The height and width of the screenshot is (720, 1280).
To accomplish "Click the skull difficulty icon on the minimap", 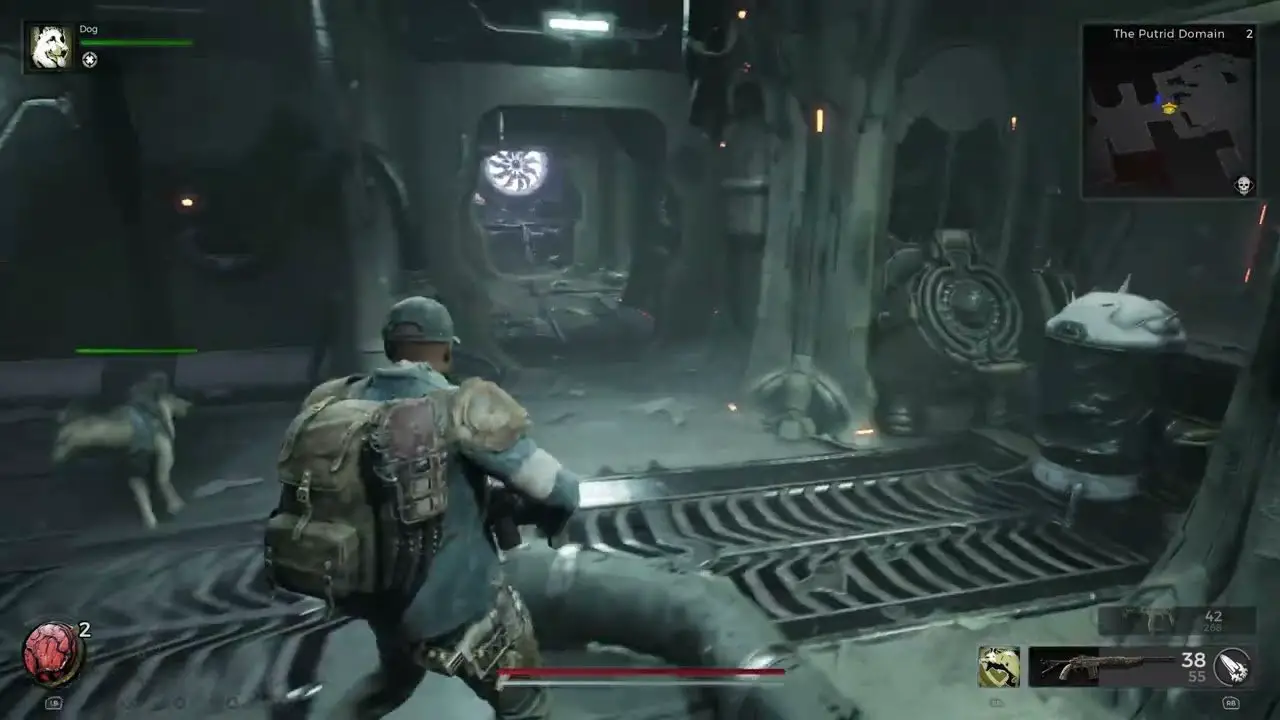I will tap(1243, 185).
